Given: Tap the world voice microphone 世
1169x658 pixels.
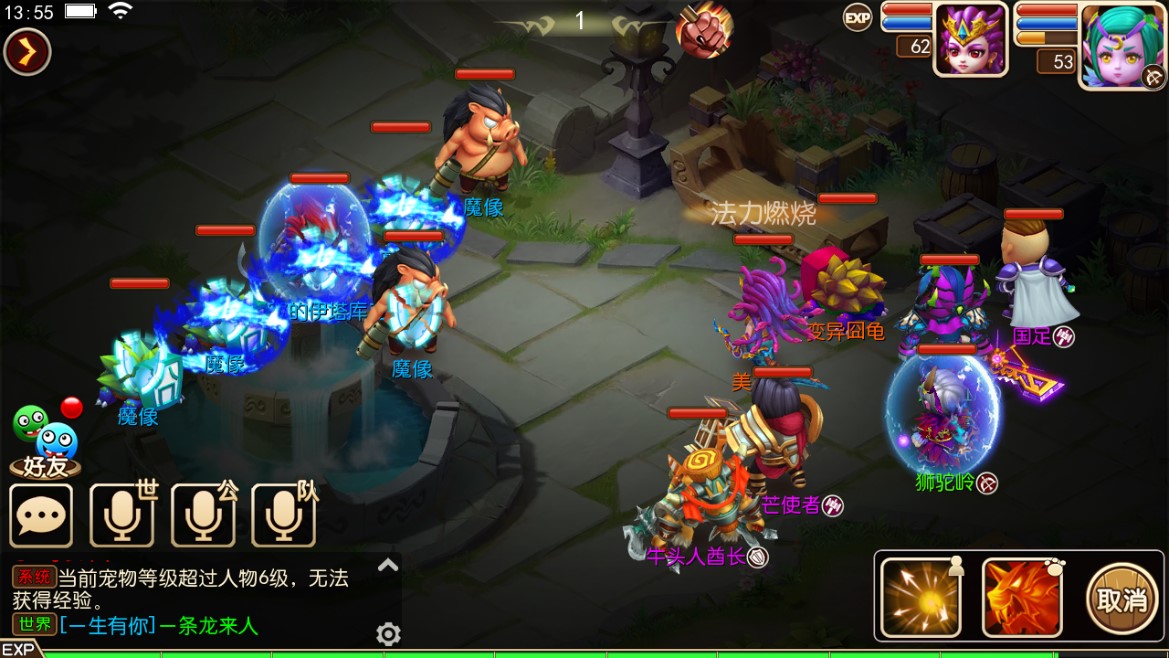Looking at the screenshot, I should pyautogui.click(x=123, y=514).
